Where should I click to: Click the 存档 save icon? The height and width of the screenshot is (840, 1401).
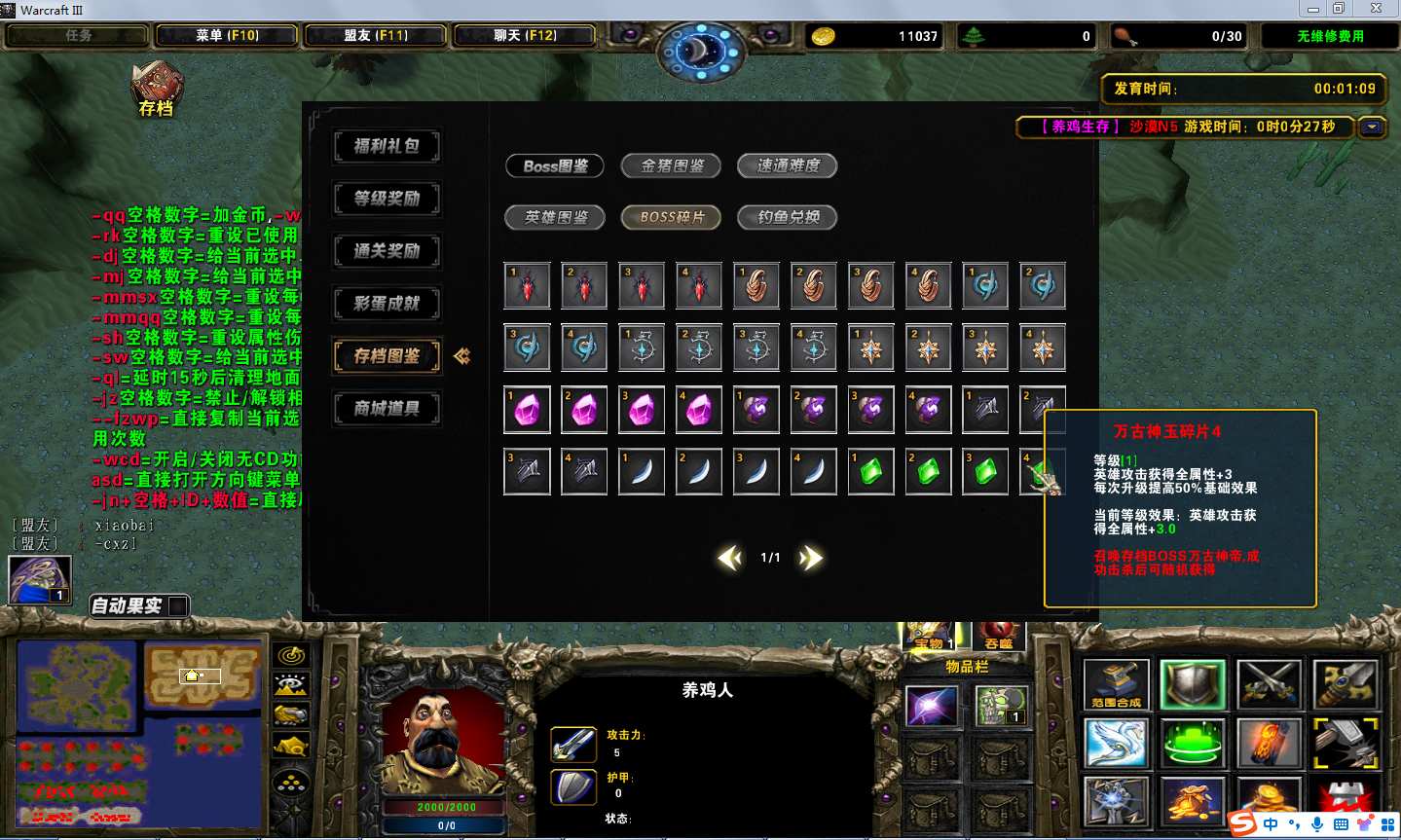[x=156, y=90]
